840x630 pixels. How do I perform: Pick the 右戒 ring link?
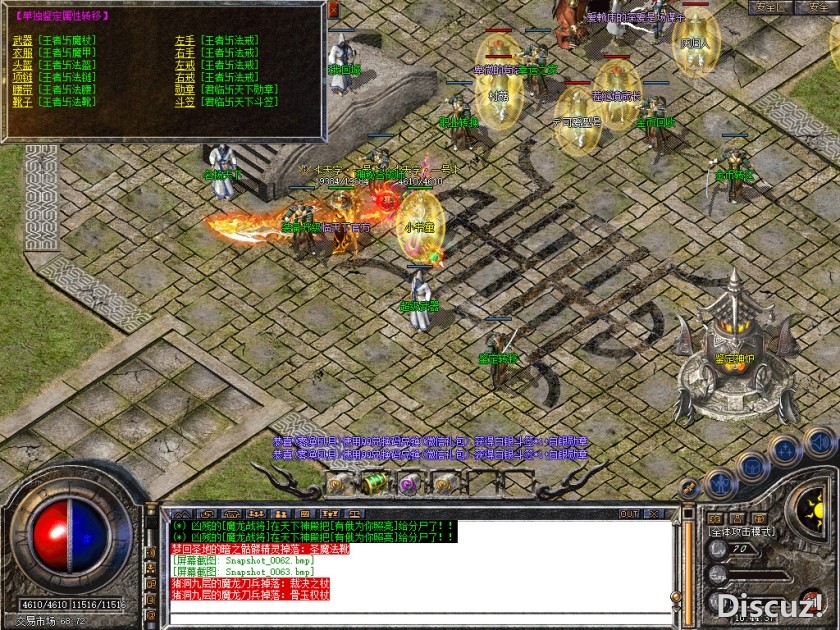[184, 76]
